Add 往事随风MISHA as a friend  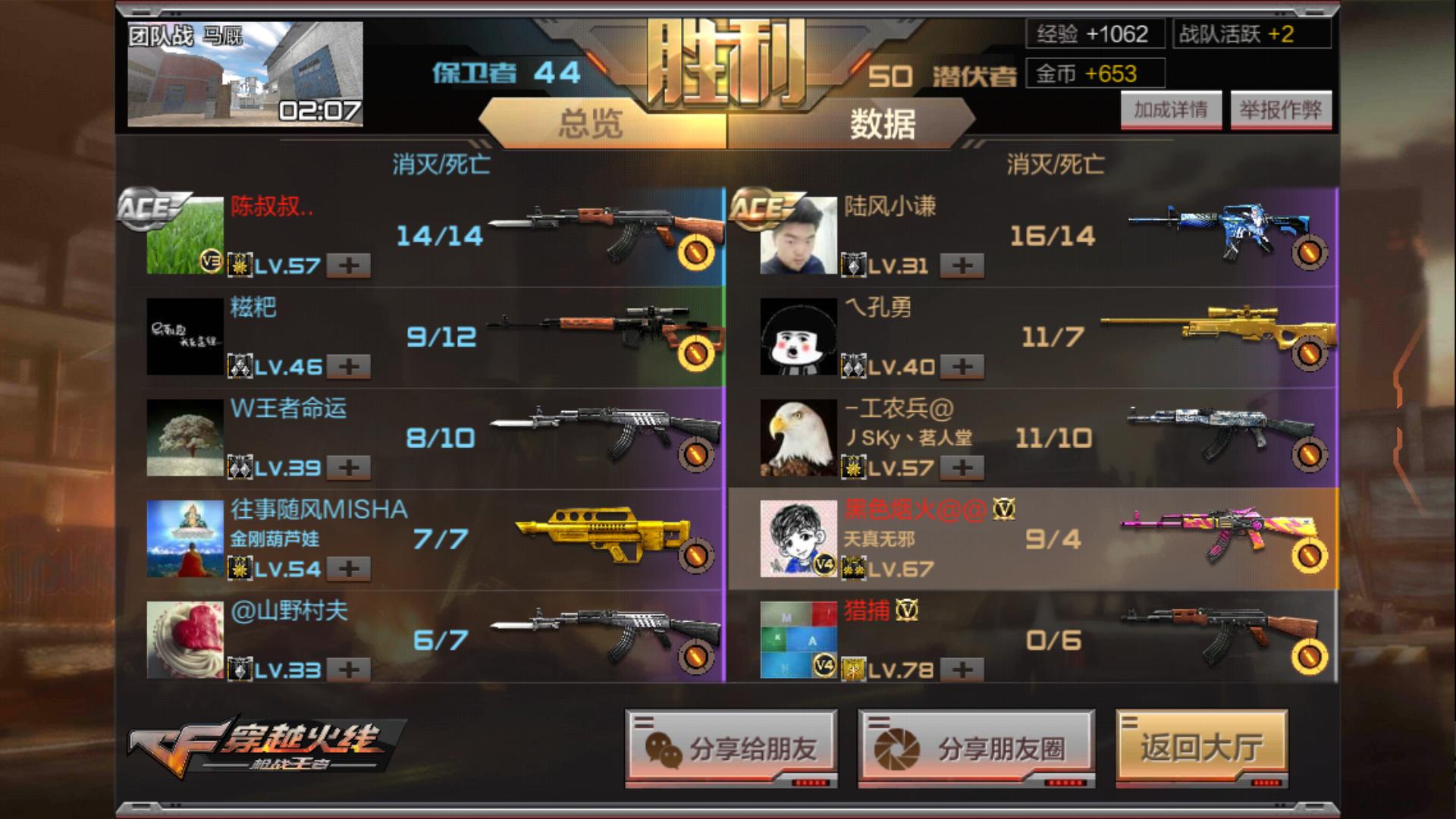point(349,569)
